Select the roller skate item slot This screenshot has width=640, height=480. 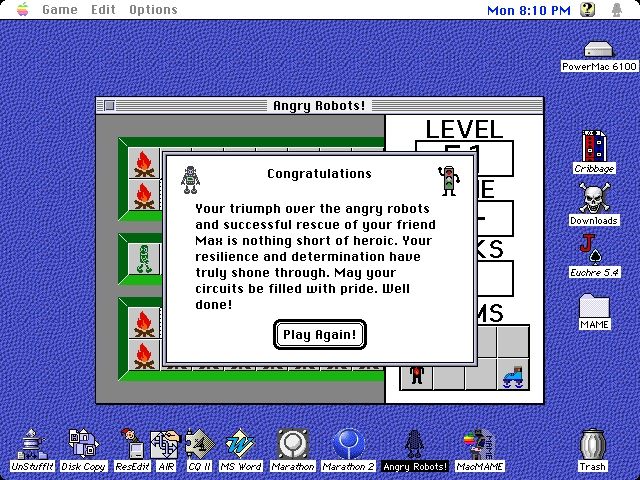pyautogui.click(x=513, y=375)
